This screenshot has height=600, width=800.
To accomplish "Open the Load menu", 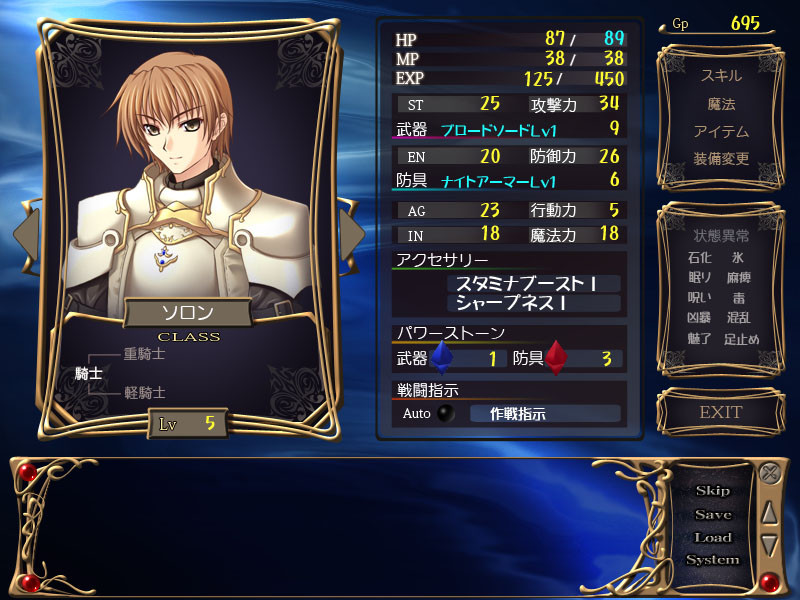I will click(x=713, y=537).
